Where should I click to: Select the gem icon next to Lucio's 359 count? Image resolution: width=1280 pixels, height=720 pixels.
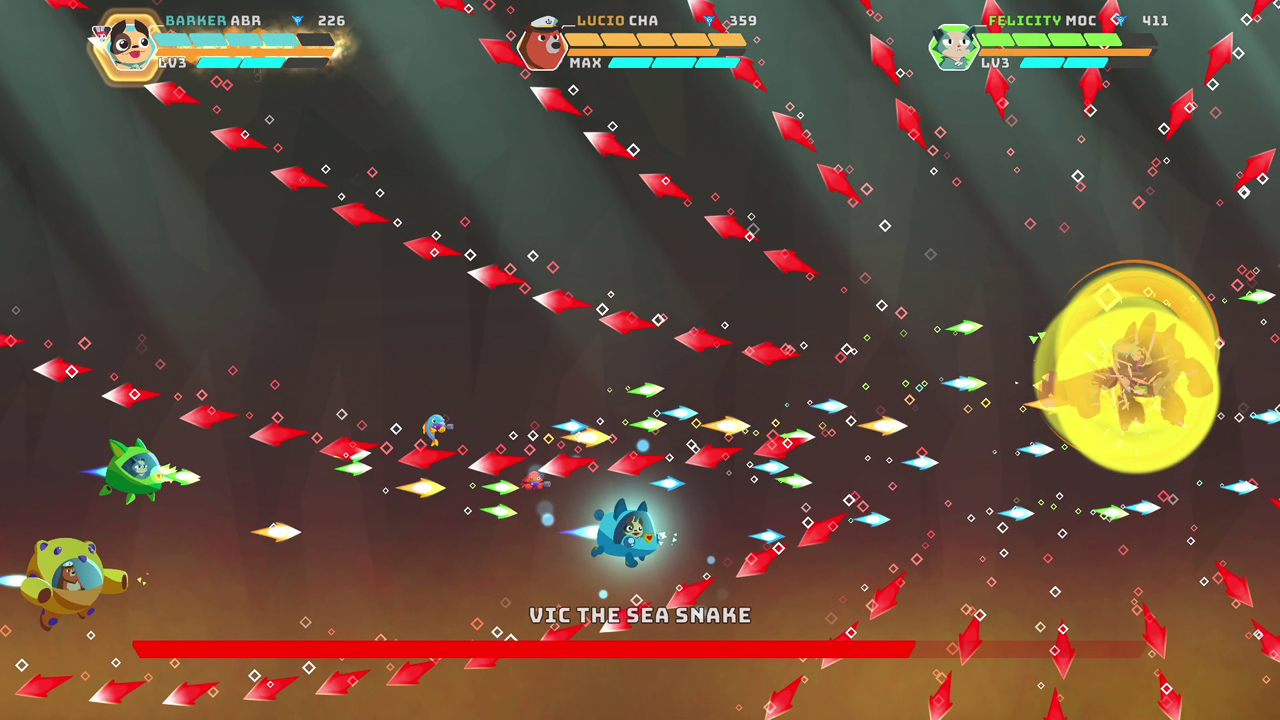click(712, 20)
